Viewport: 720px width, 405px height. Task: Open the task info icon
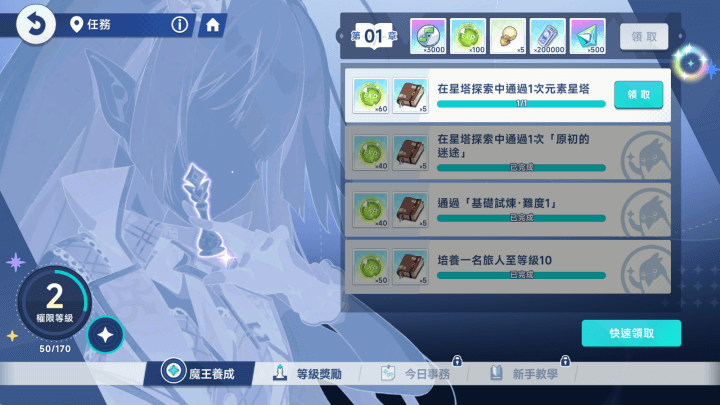(179, 24)
